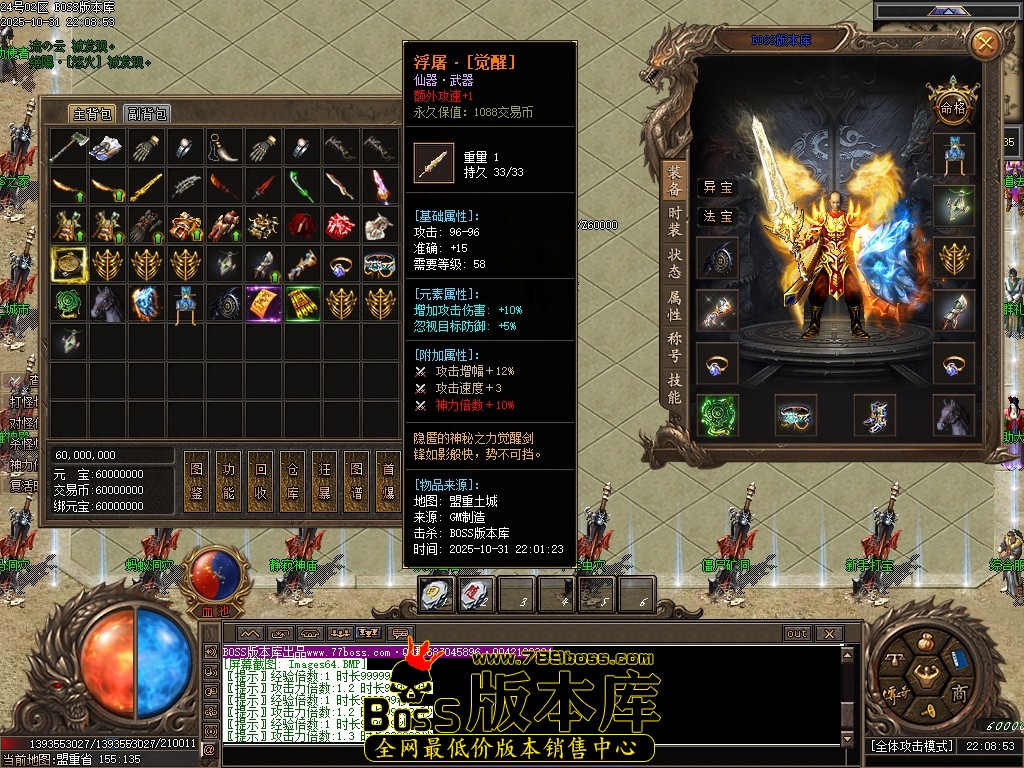The width and height of the screenshot is (1024, 768).
Task: Close the chat window with X
Action: (828, 633)
